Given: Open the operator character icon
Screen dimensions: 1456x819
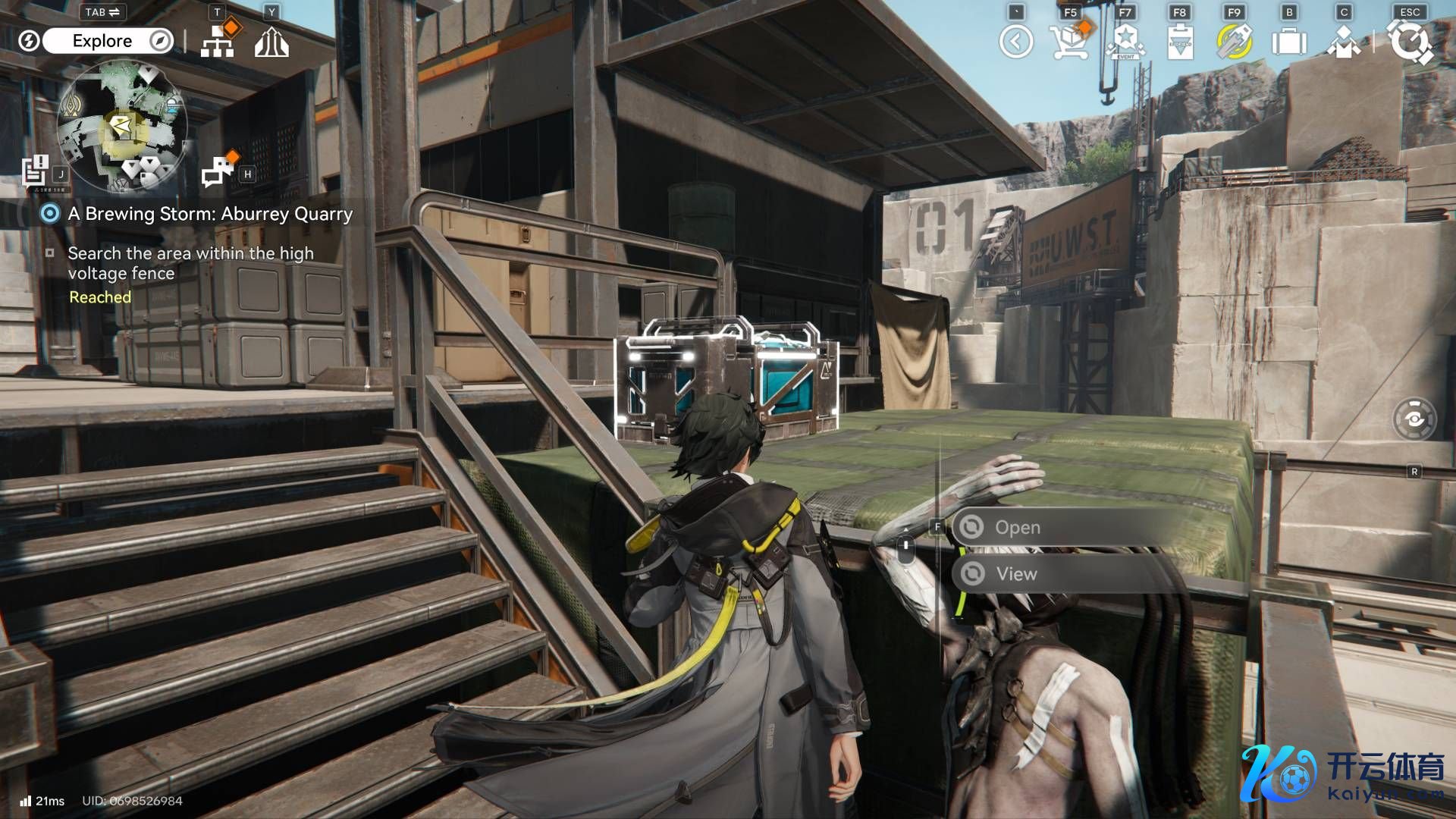Looking at the screenshot, I should [x=1343, y=42].
